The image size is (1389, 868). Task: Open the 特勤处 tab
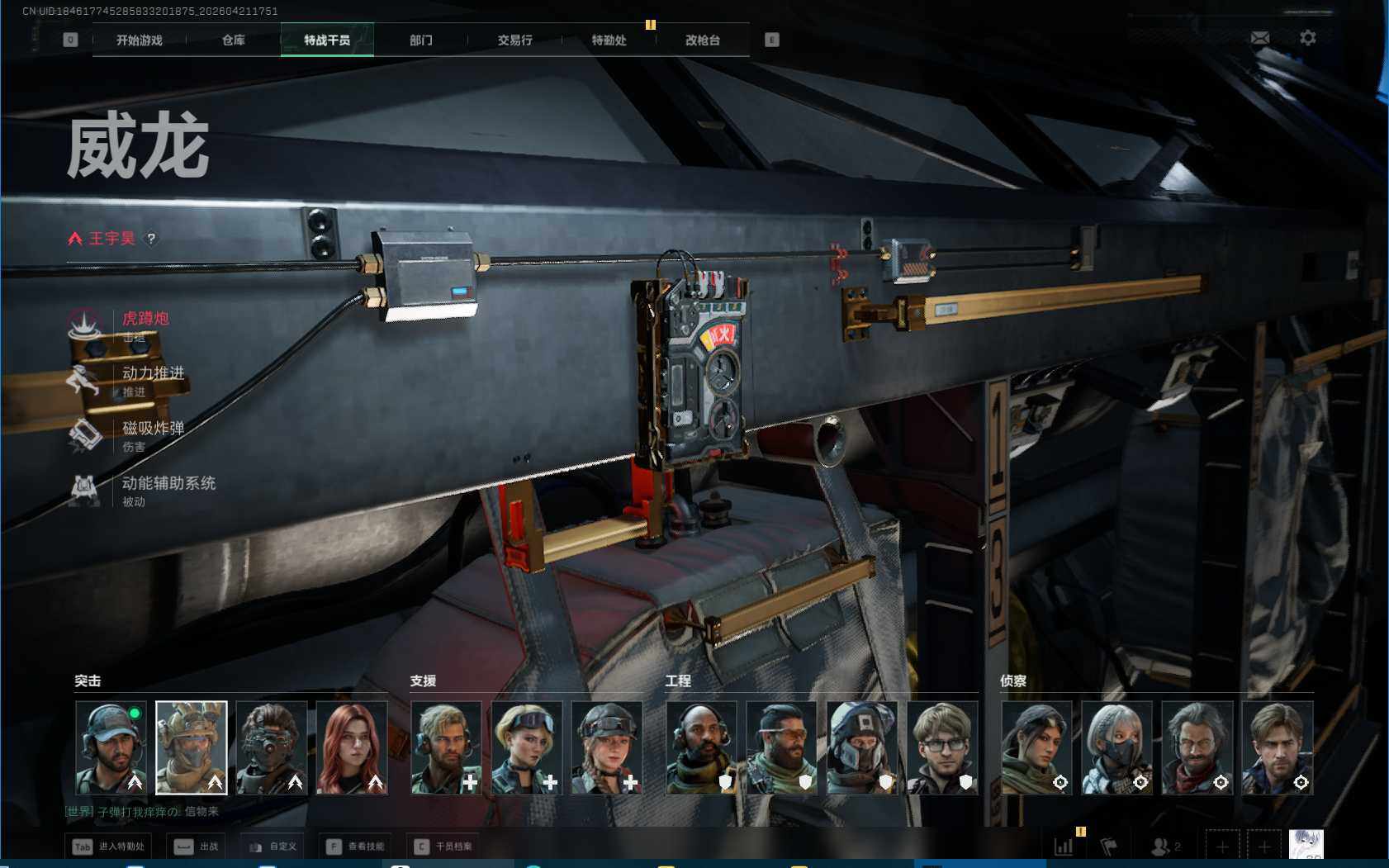tap(609, 40)
